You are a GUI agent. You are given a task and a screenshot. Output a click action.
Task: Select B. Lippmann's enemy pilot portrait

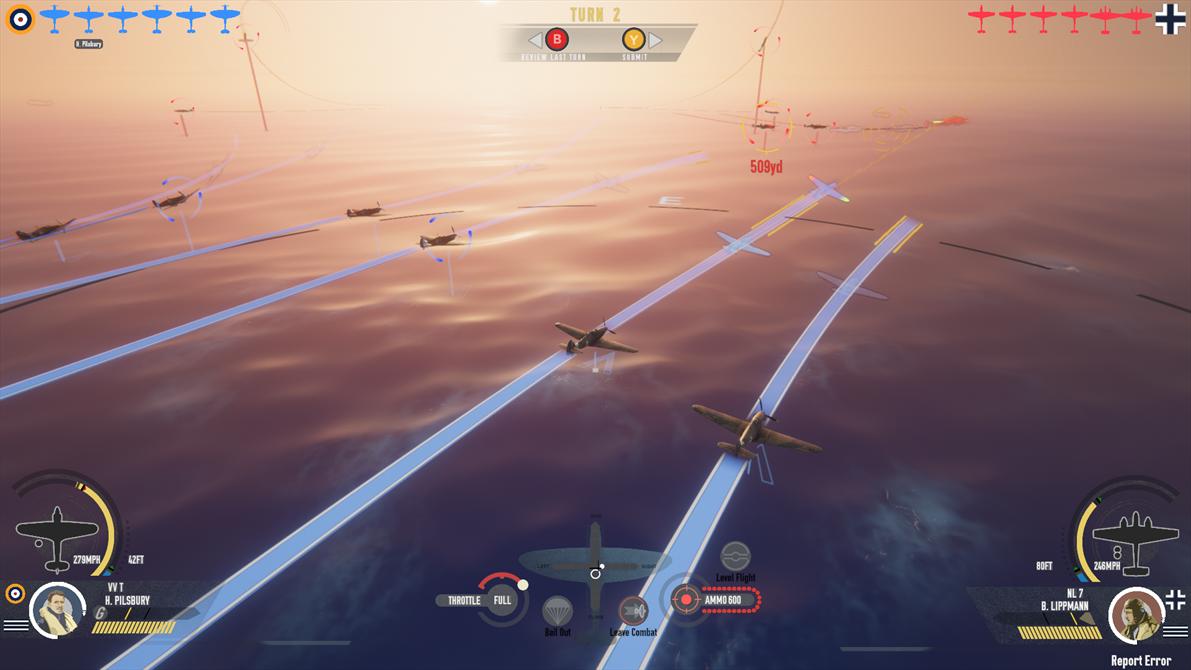click(1136, 614)
